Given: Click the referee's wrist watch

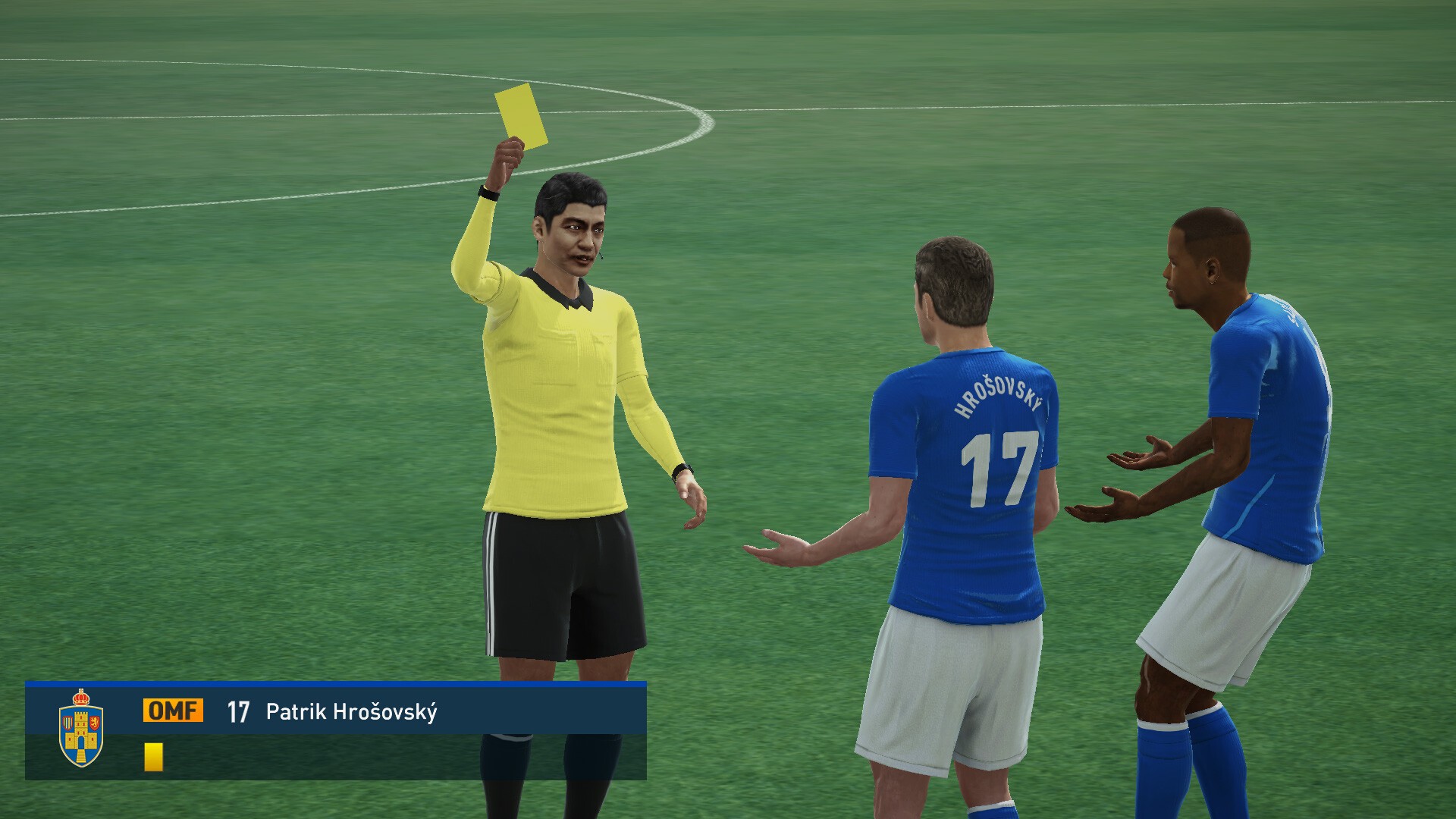Looking at the screenshot, I should pos(681,471).
